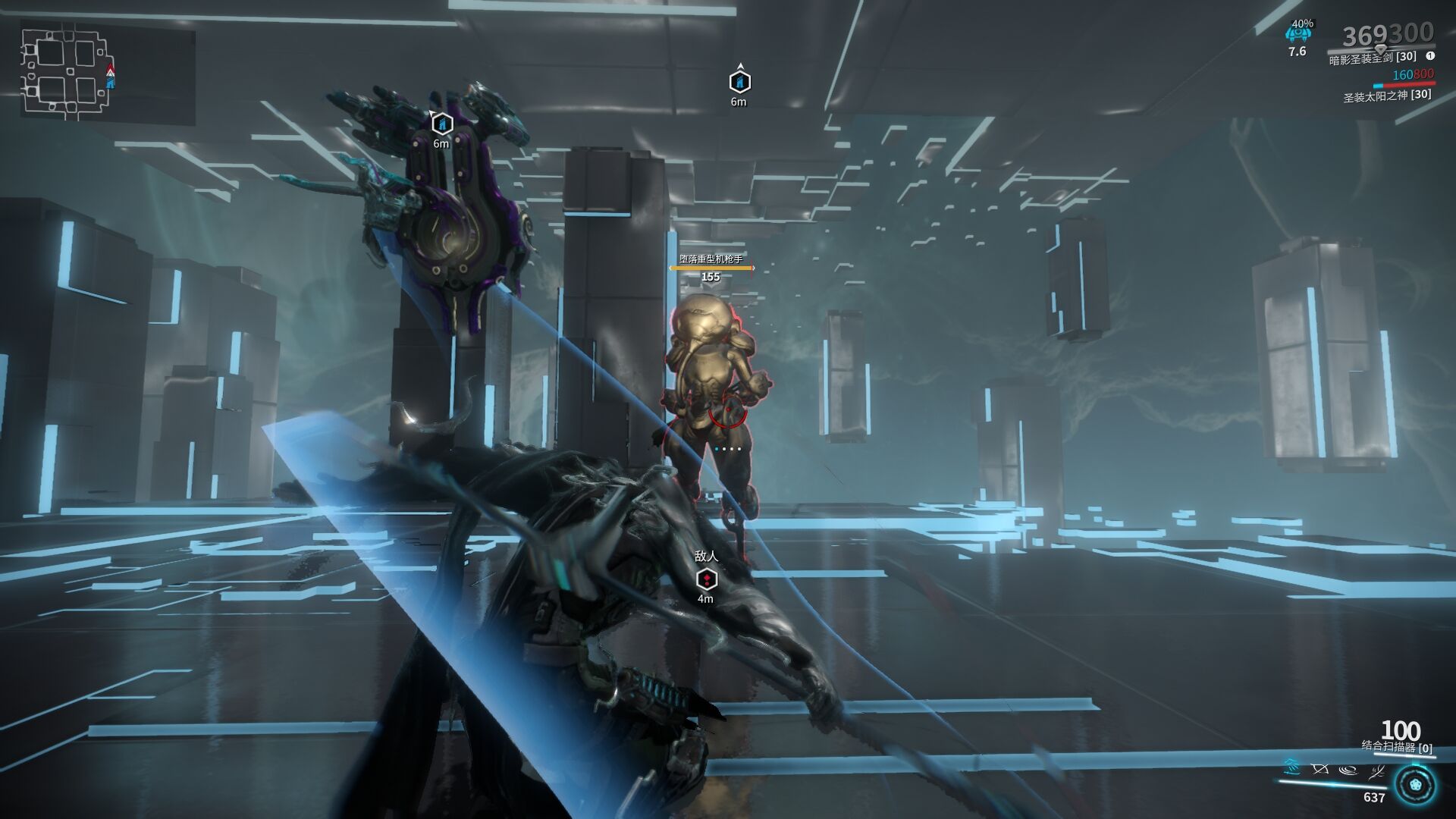Viewport: 1456px width, 819px height.
Task: Select the first highlighted blue ability icon
Action: 1291,768
